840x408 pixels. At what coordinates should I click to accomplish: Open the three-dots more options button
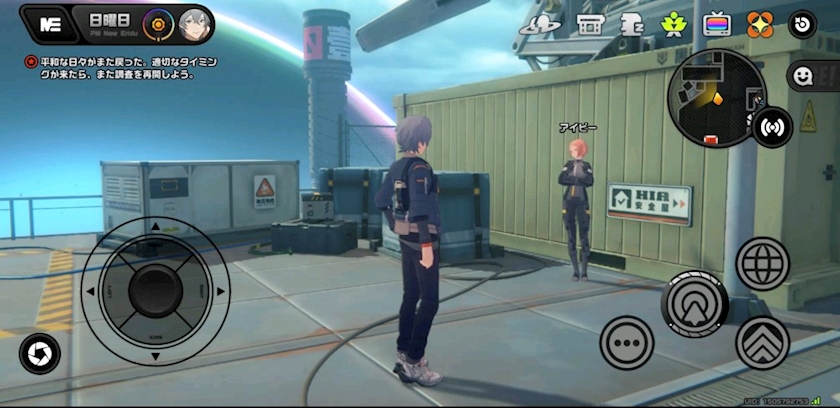[x=627, y=343]
